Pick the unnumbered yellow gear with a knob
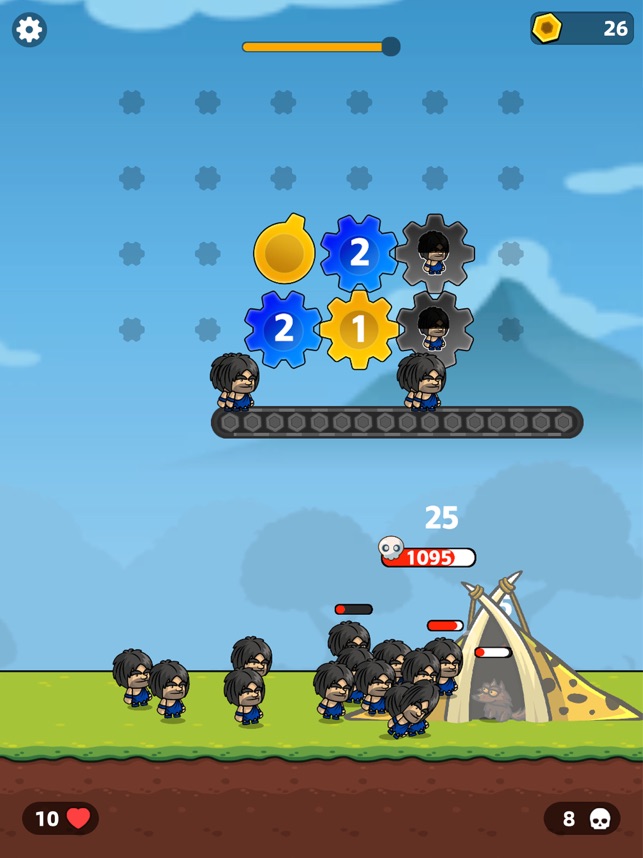 [x=284, y=251]
